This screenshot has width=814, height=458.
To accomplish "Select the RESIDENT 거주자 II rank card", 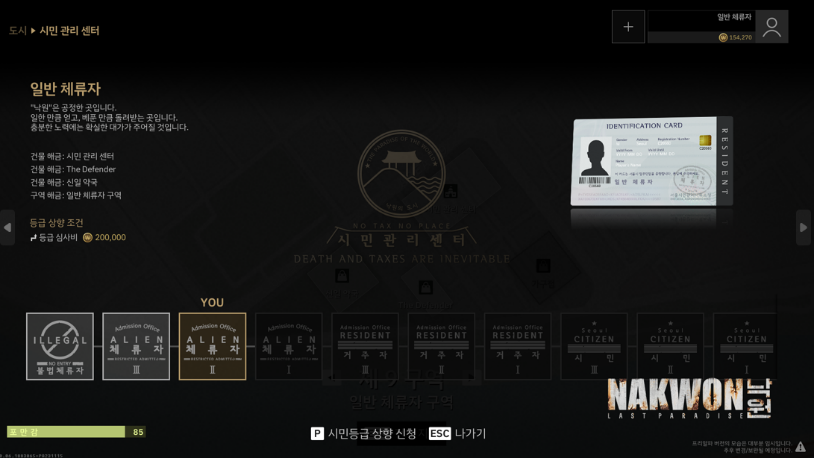I will pyautogui.click(x=441, y=346).
